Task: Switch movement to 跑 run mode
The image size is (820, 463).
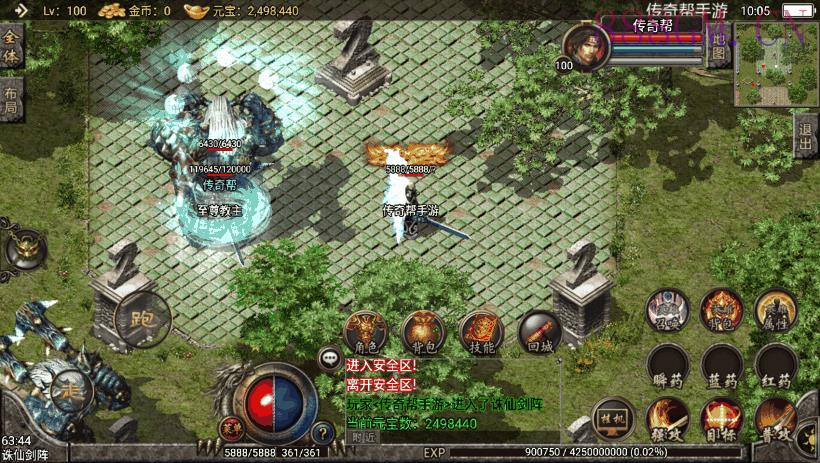Action: (x=131, y=319)
